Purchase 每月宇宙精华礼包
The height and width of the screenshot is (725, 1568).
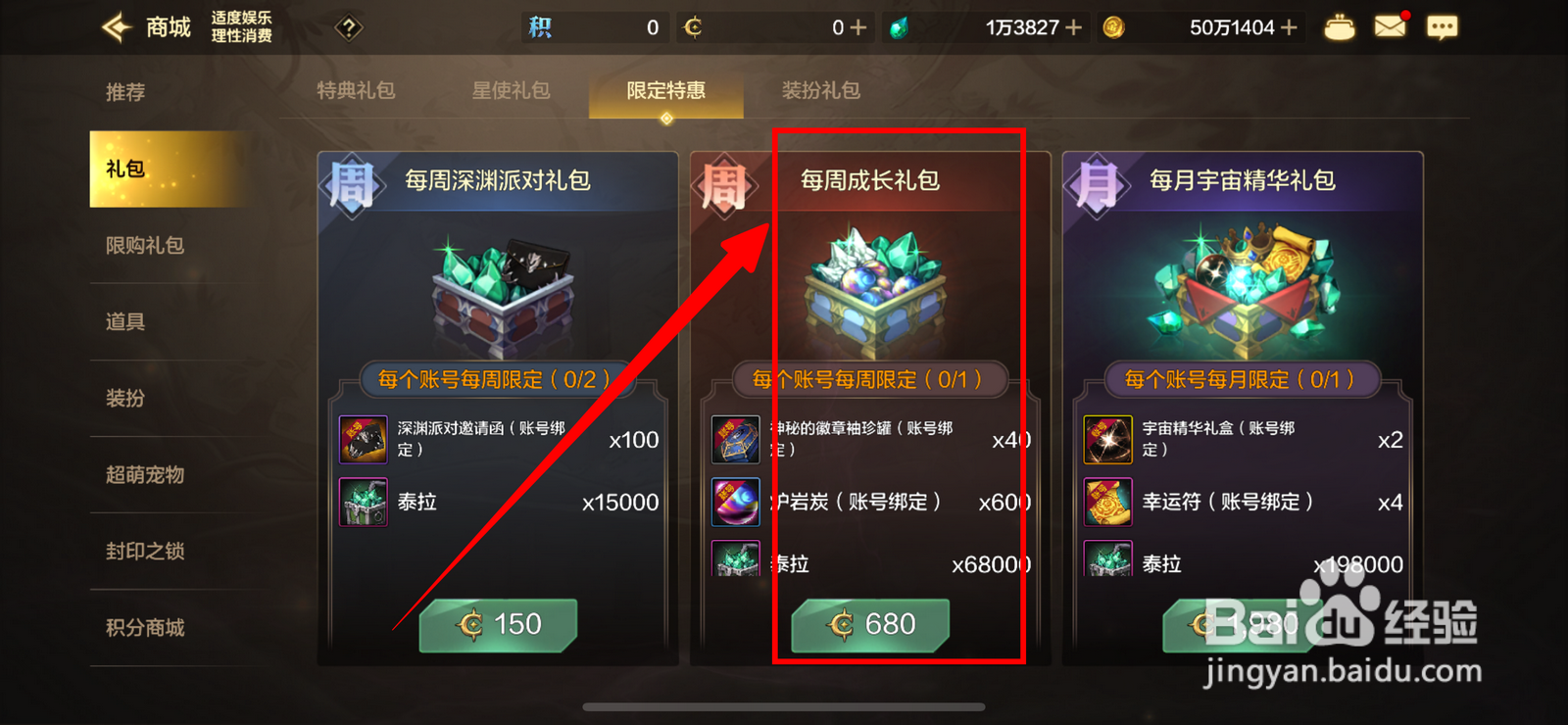[x=1242, y=624]
